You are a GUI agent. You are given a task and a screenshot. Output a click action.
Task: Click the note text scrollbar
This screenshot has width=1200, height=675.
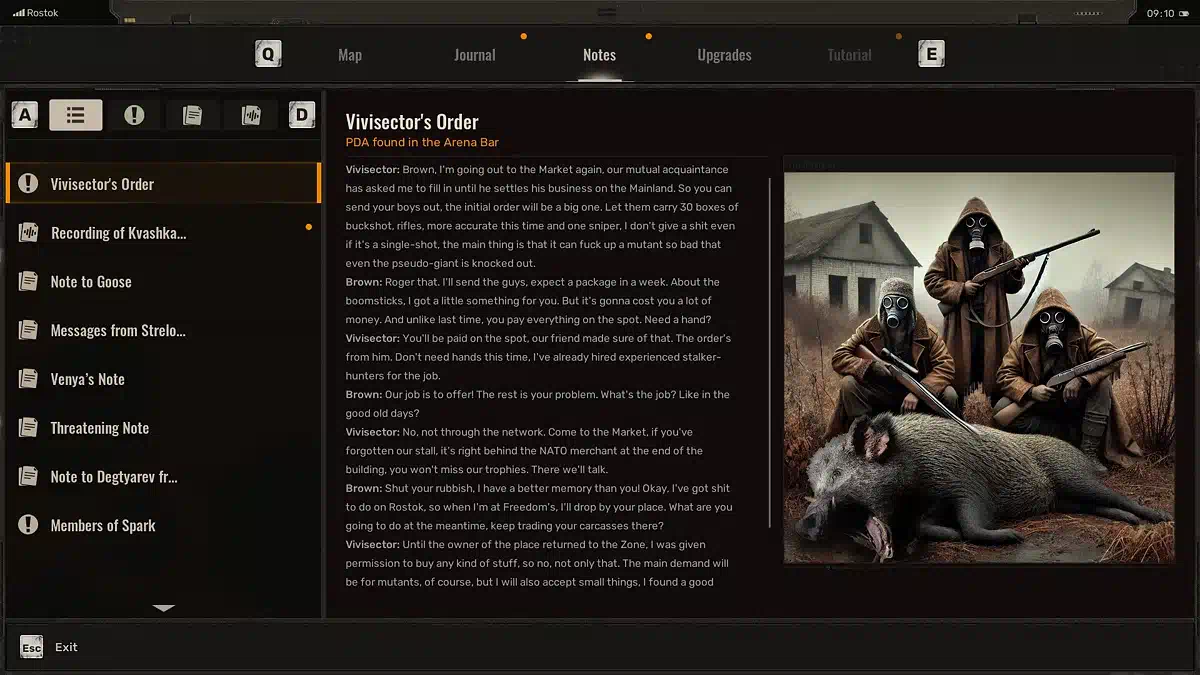[x=770, y=350]
